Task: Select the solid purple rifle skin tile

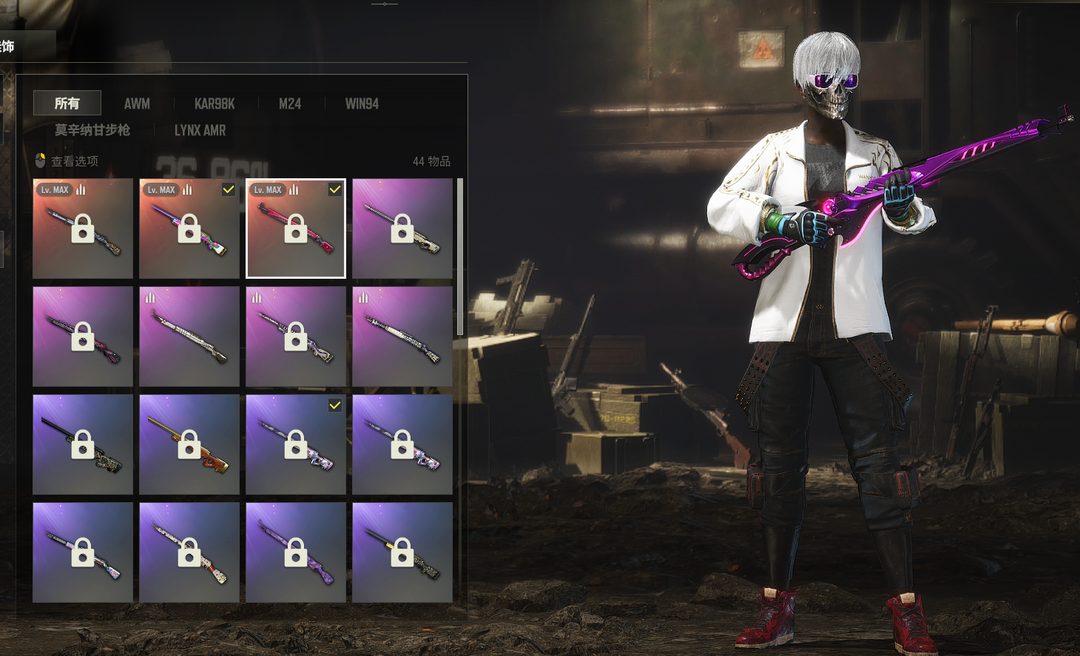Action: pos(296,552)
